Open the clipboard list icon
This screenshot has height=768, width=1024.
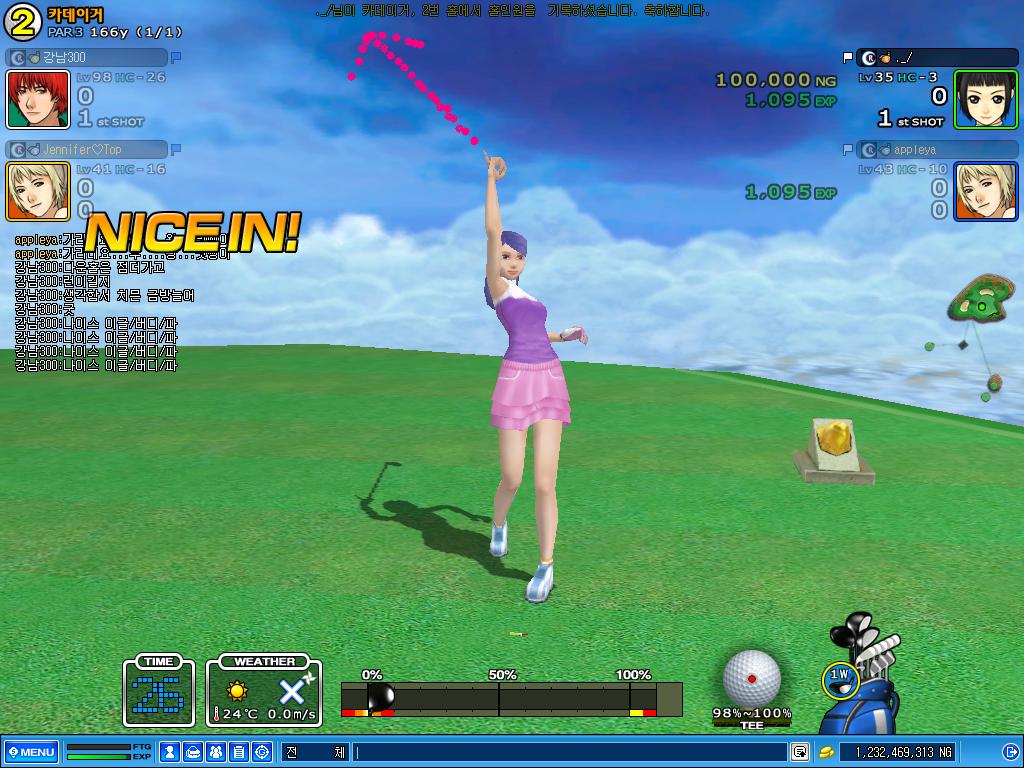pos(239,752)
